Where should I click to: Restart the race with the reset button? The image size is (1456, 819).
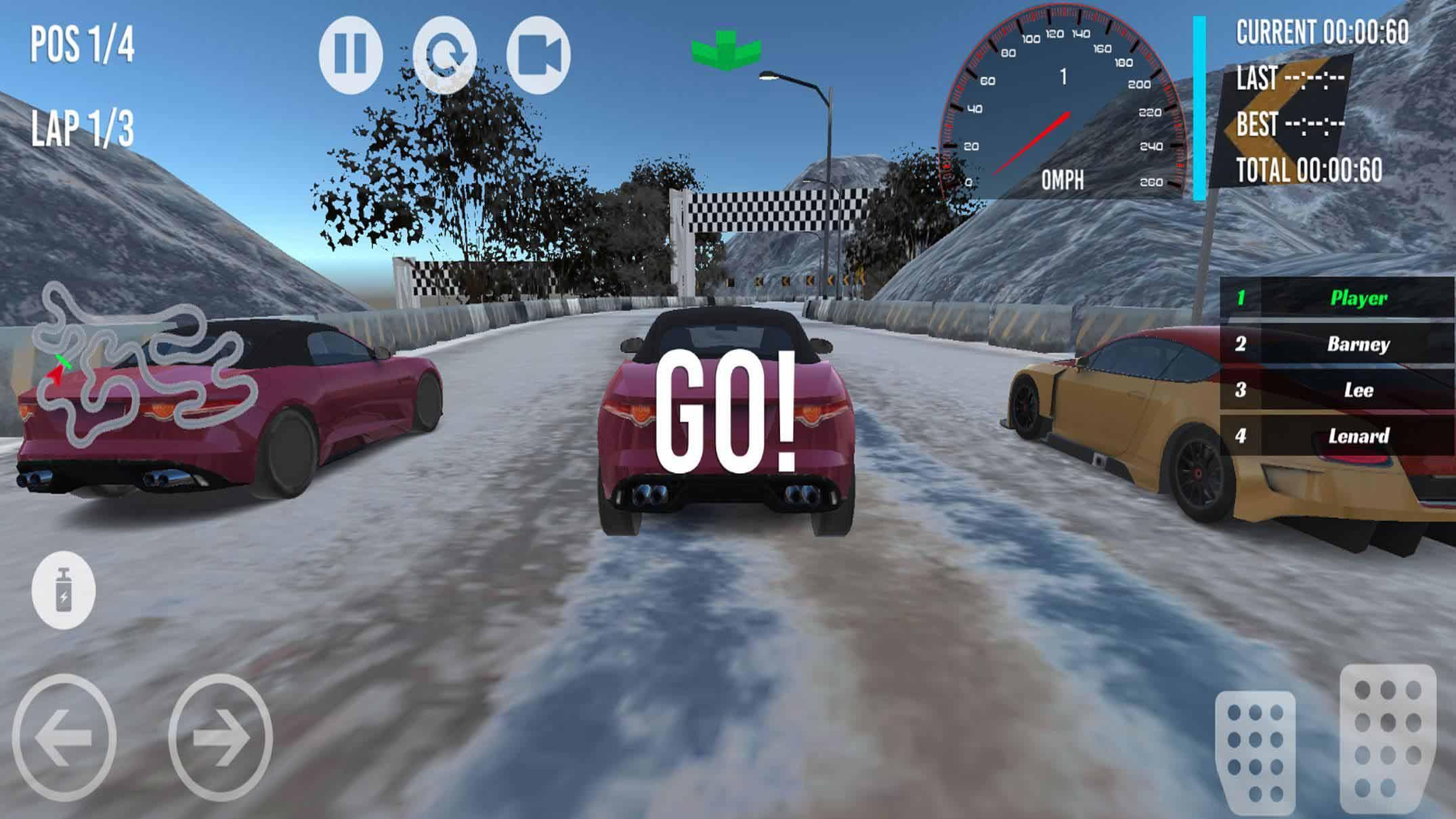(x=445, y=55)
